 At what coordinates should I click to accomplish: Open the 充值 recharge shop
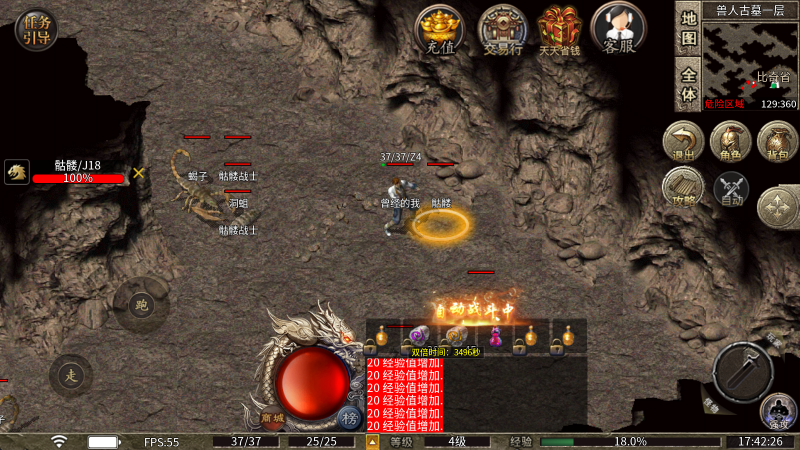[440, 27]
